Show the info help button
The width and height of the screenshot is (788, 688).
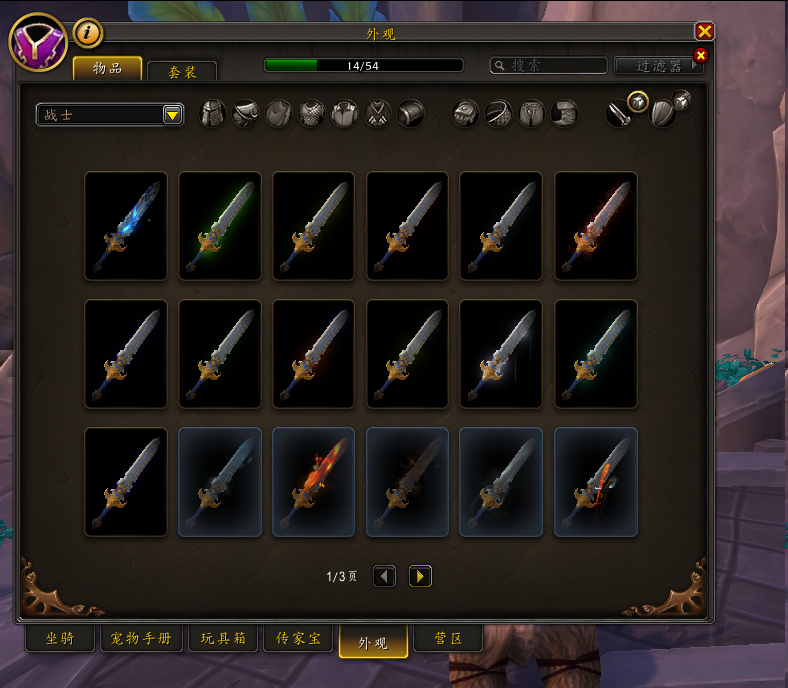coord(88,33)
